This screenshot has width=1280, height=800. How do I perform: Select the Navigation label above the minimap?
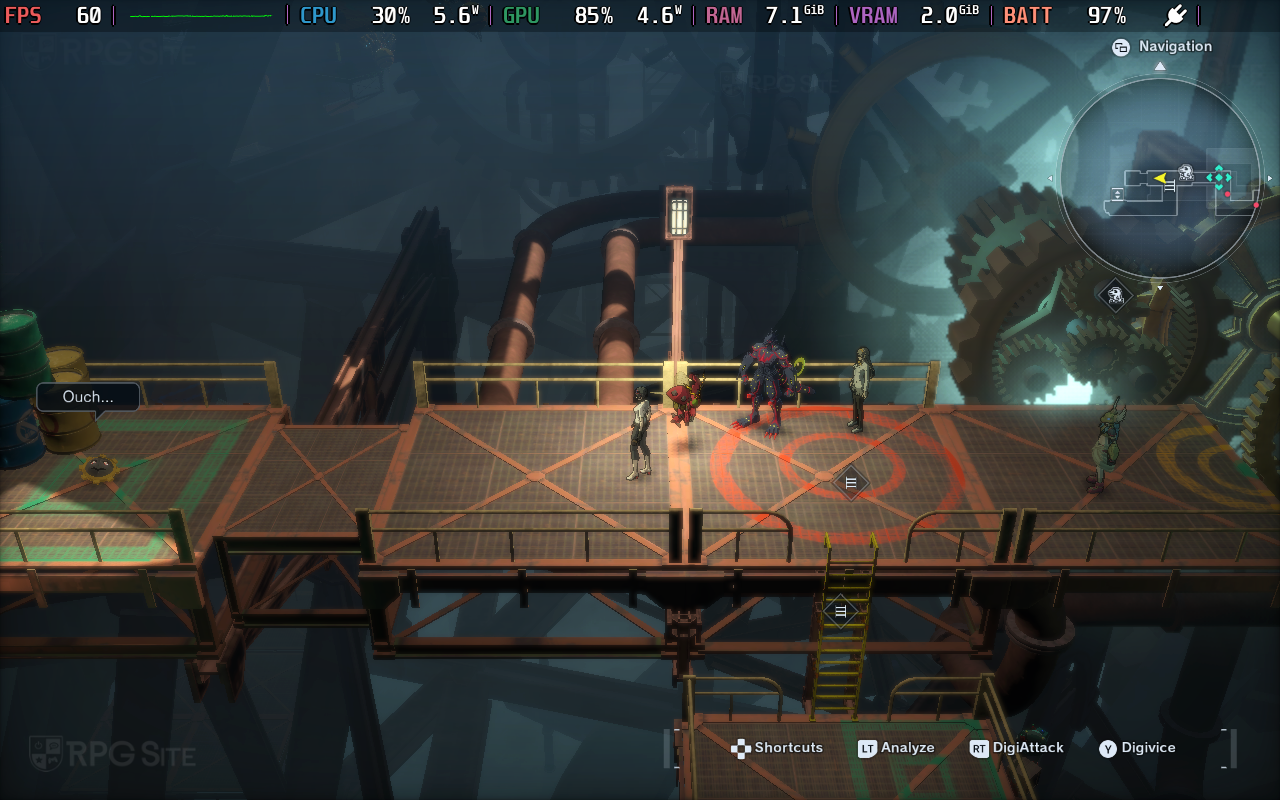pos(1174,46)
